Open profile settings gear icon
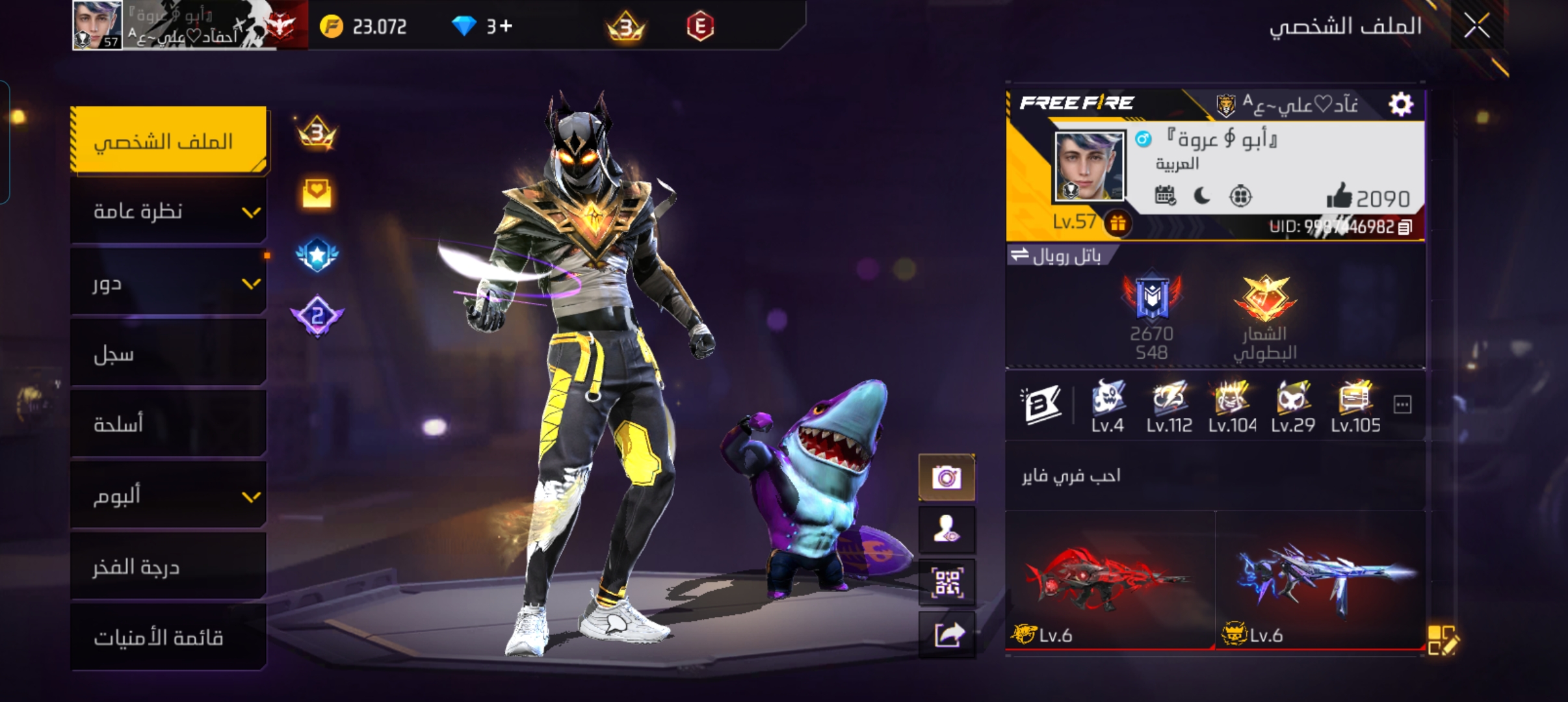 [x=1400, y=104]
